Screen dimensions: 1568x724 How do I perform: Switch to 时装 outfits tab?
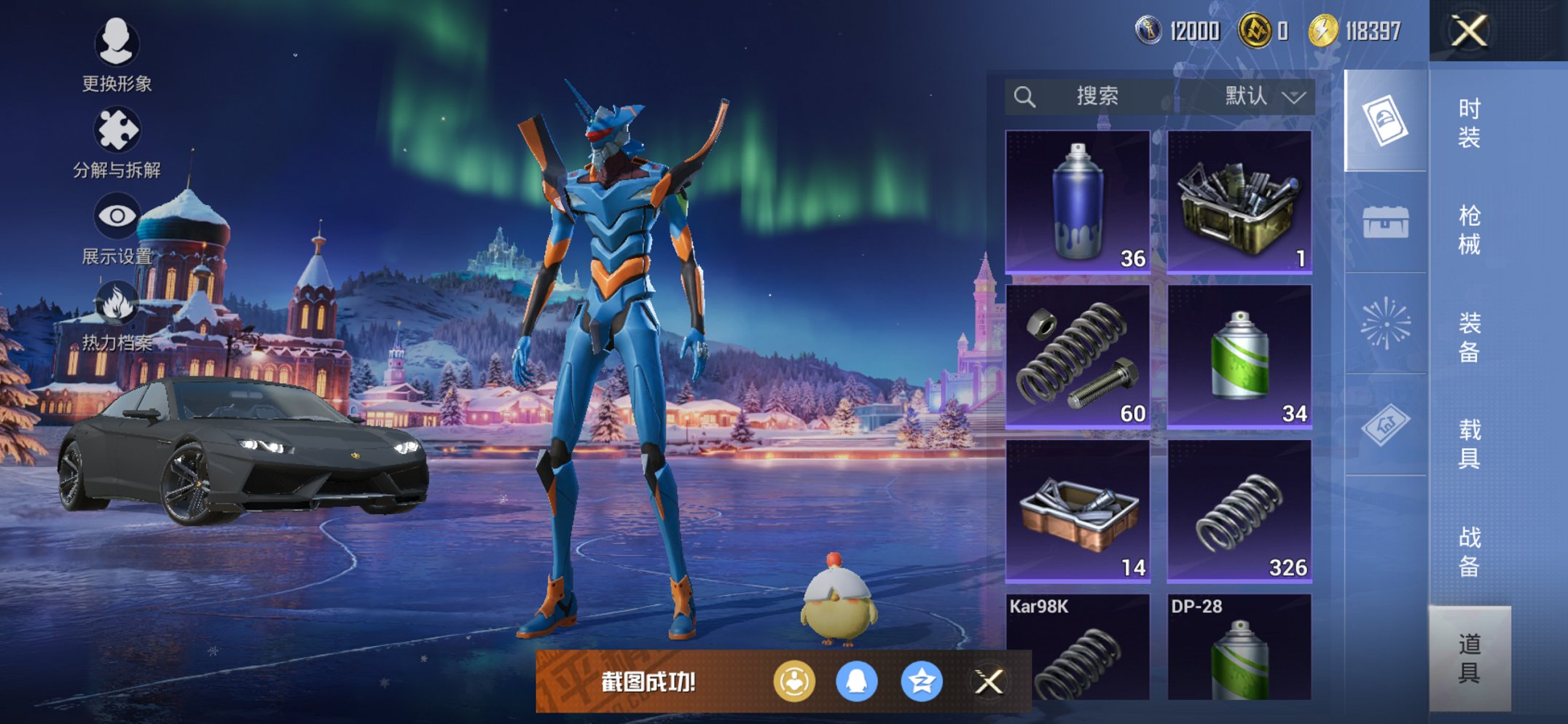tap(1469, 122)
